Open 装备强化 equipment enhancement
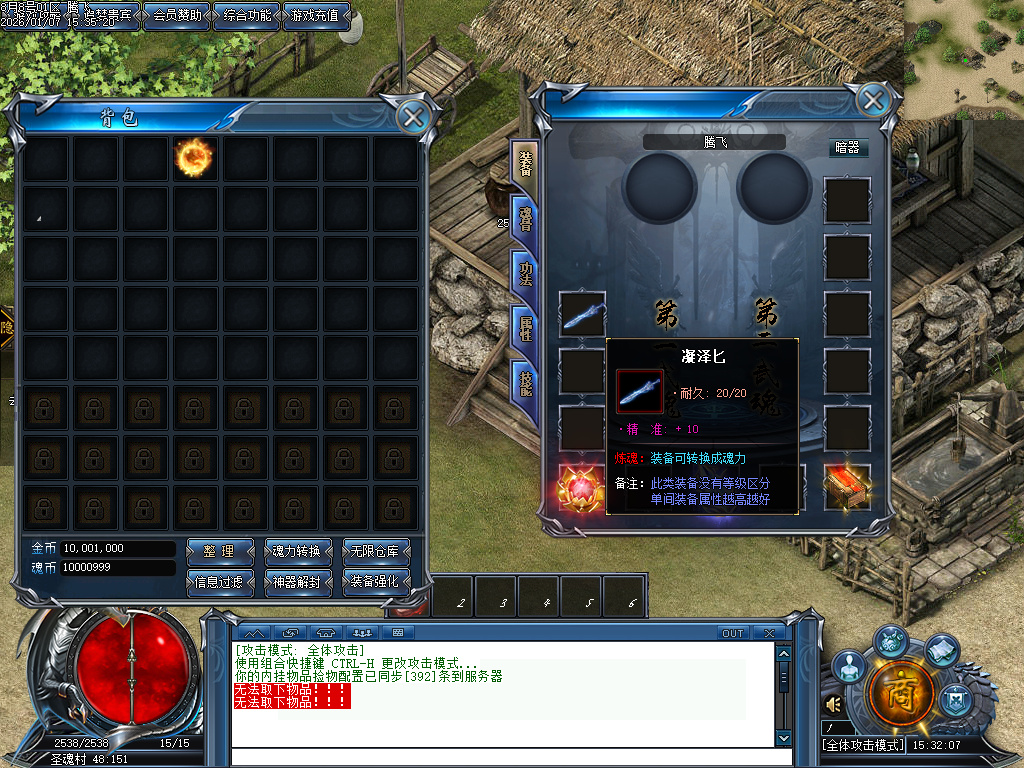This screenshot has height=768, width=1024. tap(376, 581)
